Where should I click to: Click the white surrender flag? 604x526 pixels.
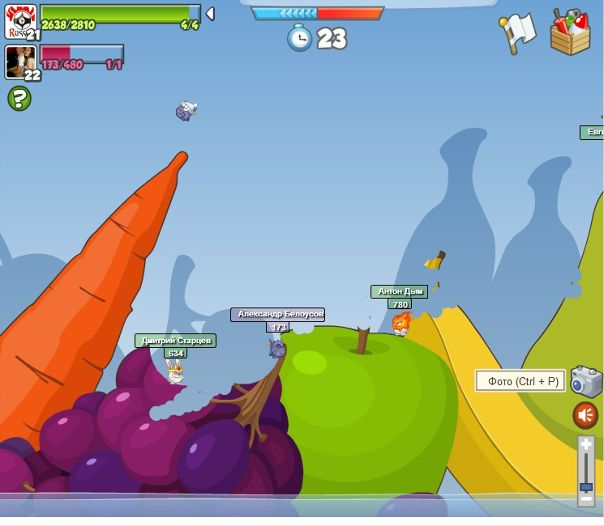coord(517,32)
